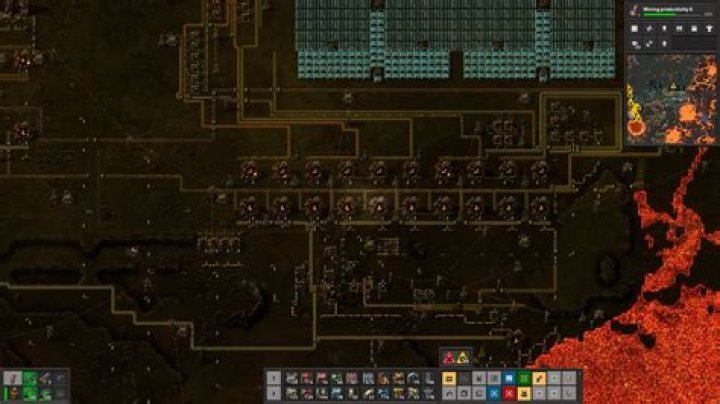
Task: Click the minimap
Action: pos(672,99)
